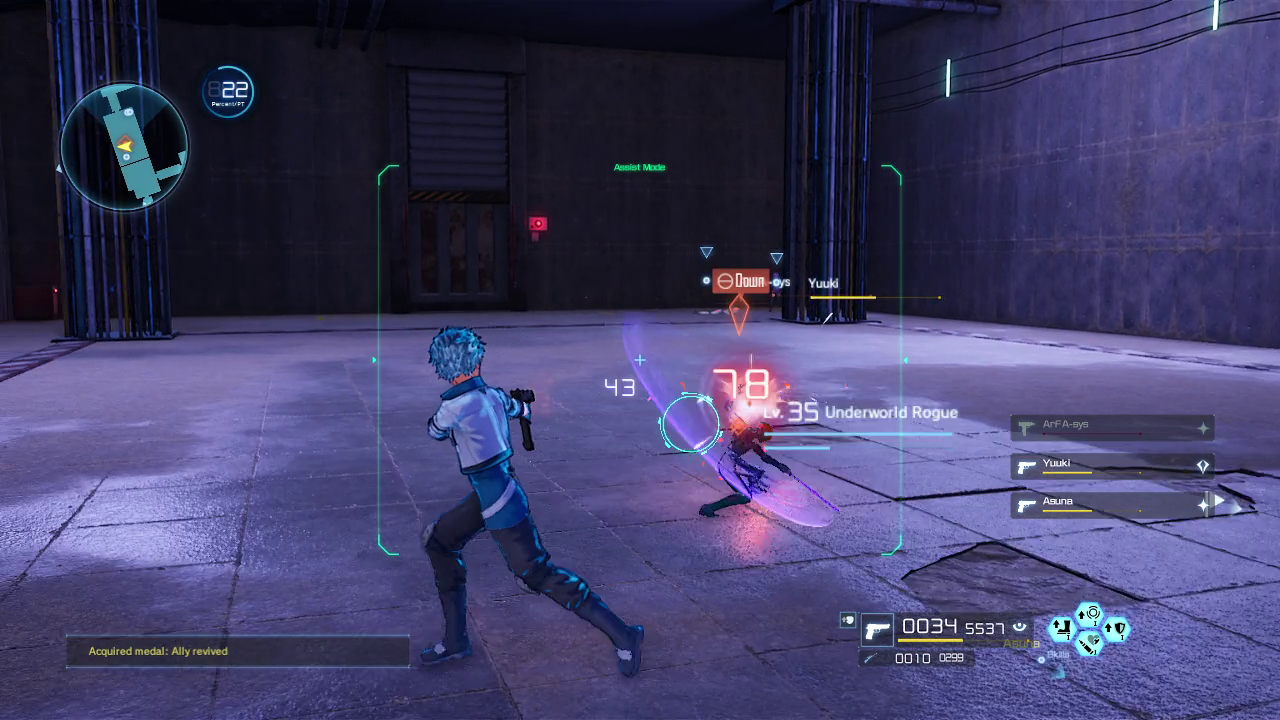The height and width of the screenshot is (720, 1280).
Task: Open the circular minimap
Action: 124,146
